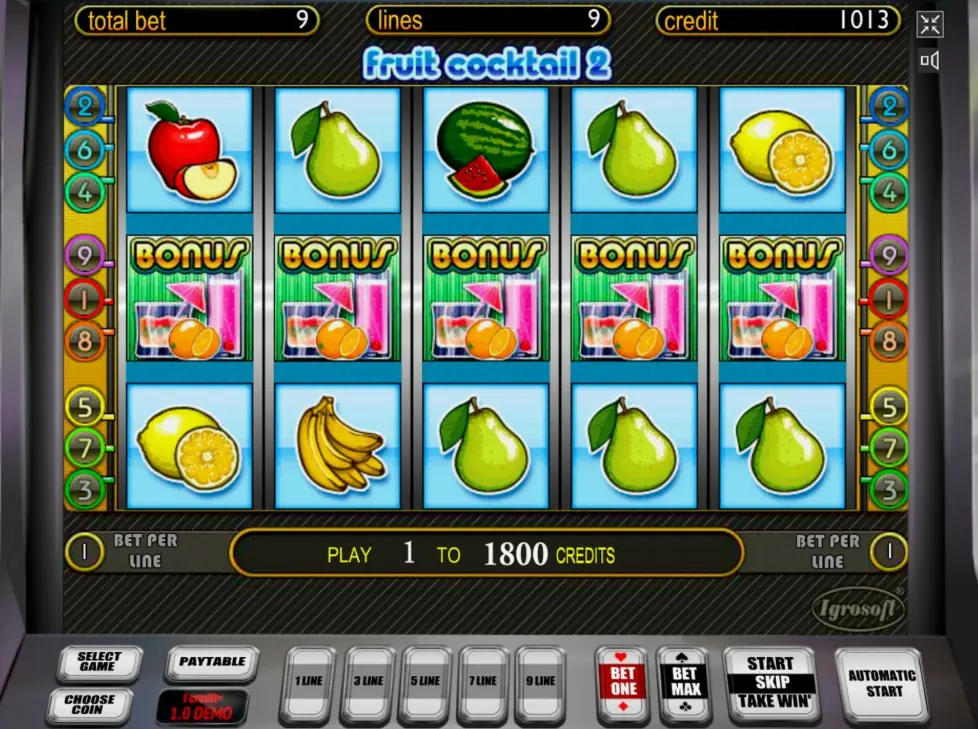Show the Paytable
Screen dimensions: 978x729
[212, 662]
